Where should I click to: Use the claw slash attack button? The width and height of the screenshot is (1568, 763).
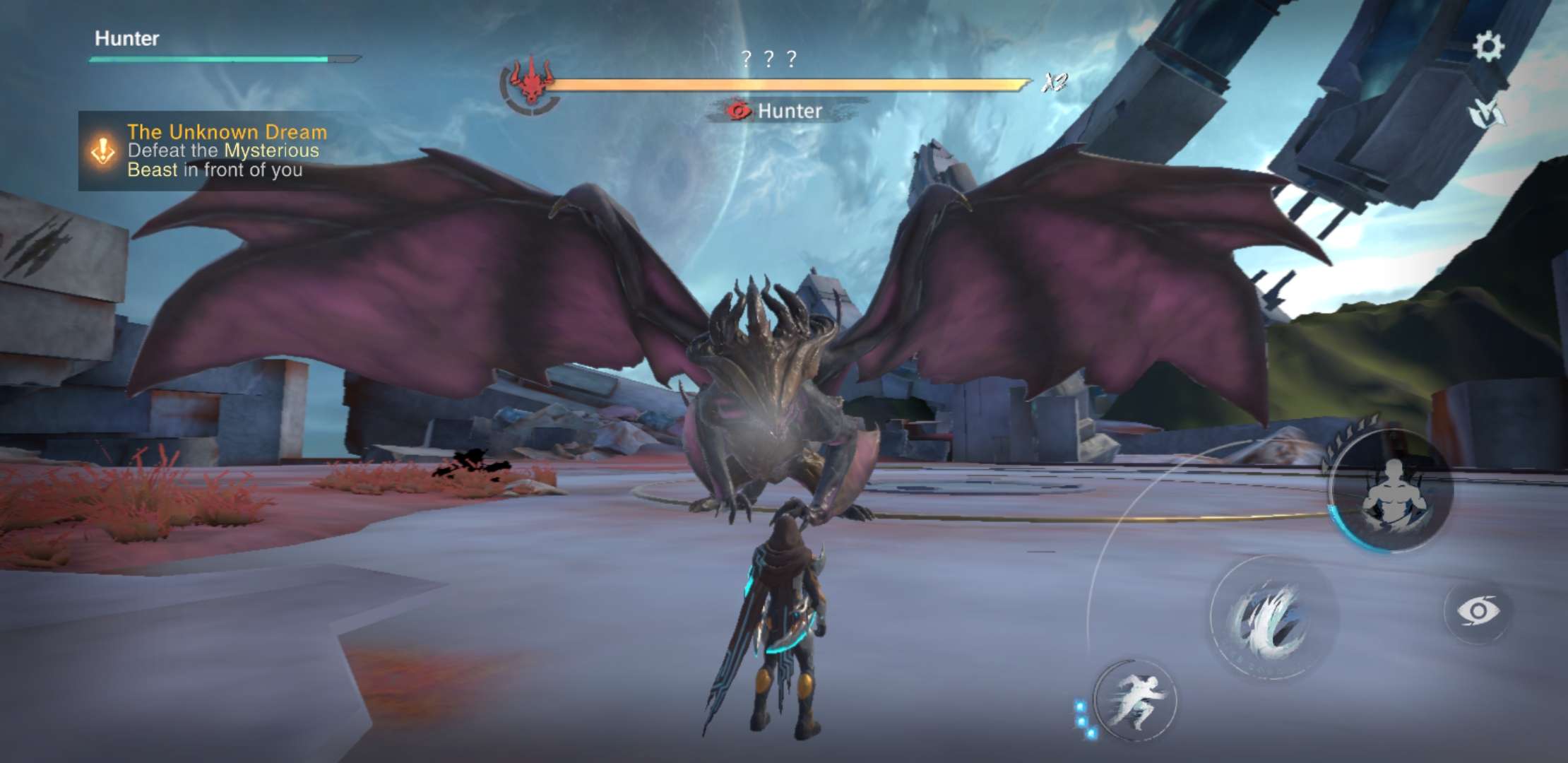point(1273,618)
